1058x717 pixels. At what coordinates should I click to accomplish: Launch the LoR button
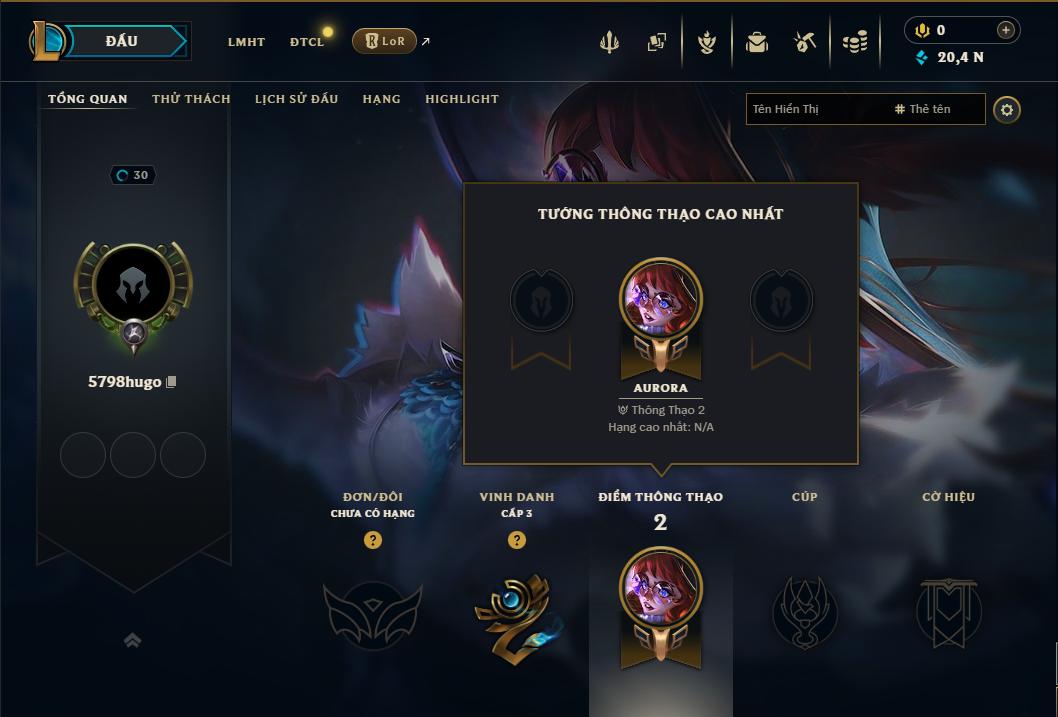click(384, 41)
